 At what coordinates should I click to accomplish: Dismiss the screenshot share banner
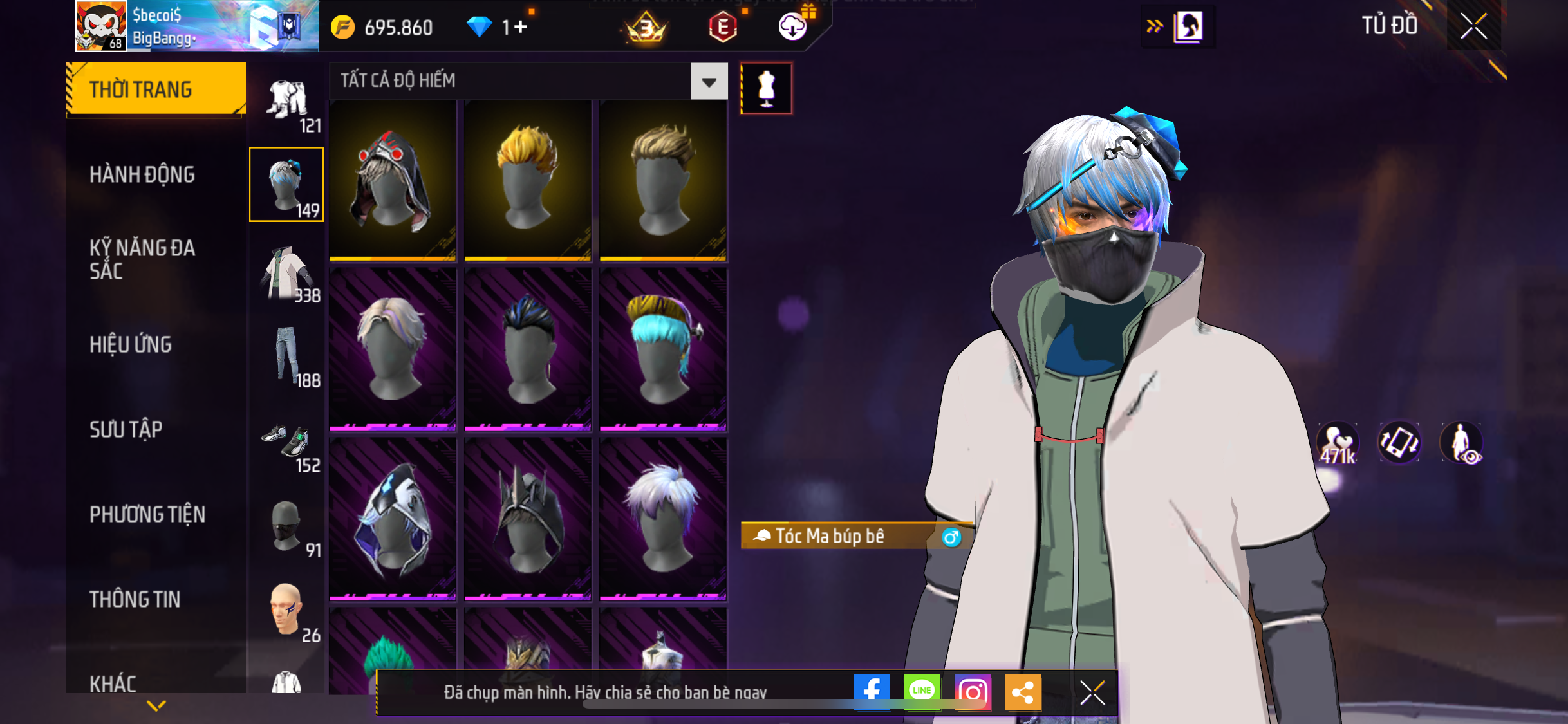(1092, 692)
